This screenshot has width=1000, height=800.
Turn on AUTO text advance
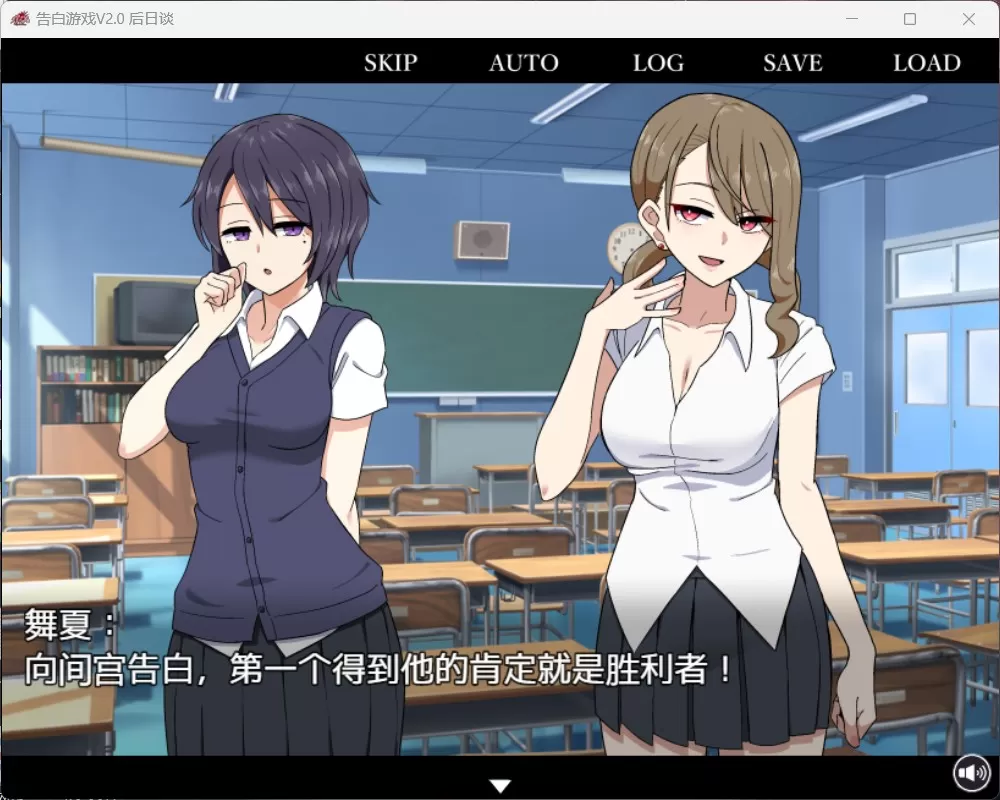pos(523,63)
